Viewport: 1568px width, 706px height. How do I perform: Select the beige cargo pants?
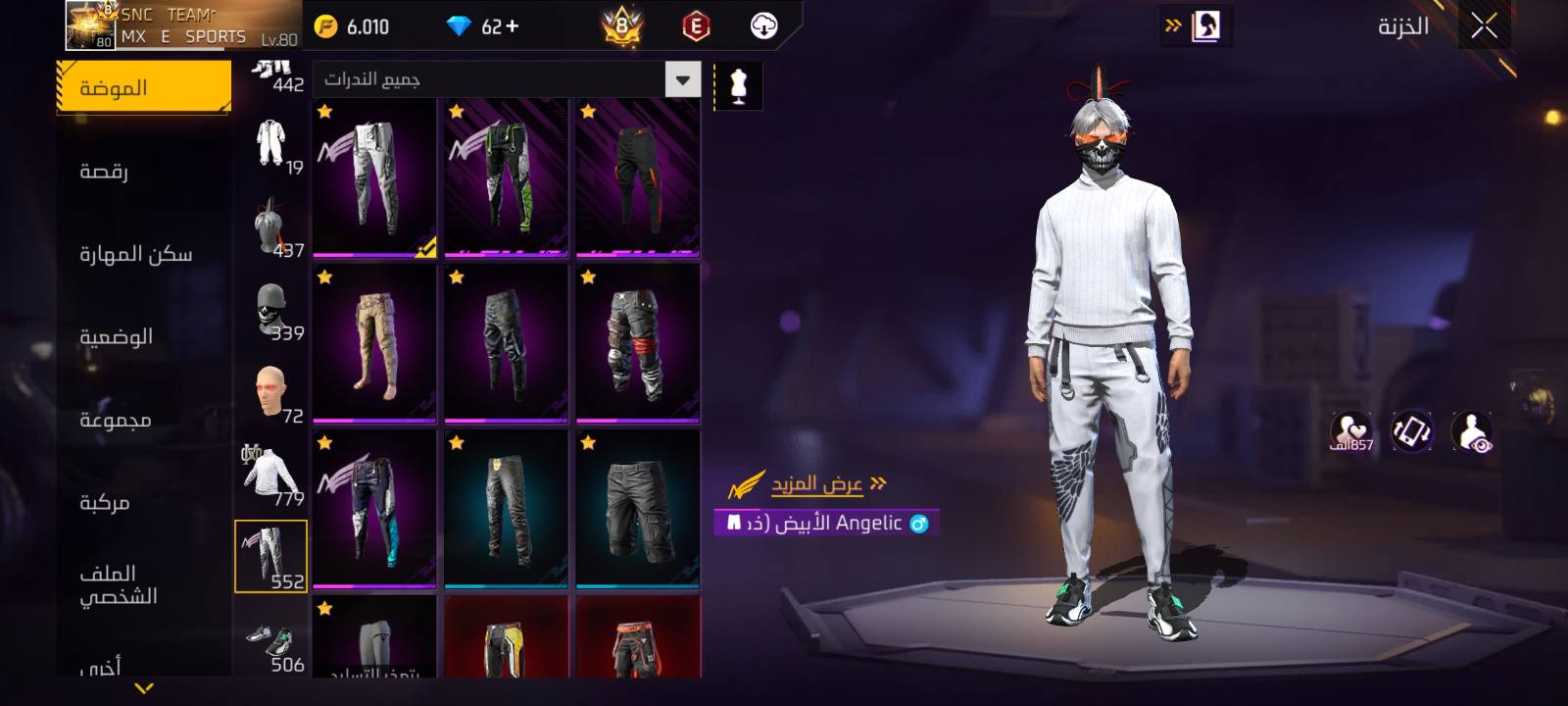coord(374,343)
